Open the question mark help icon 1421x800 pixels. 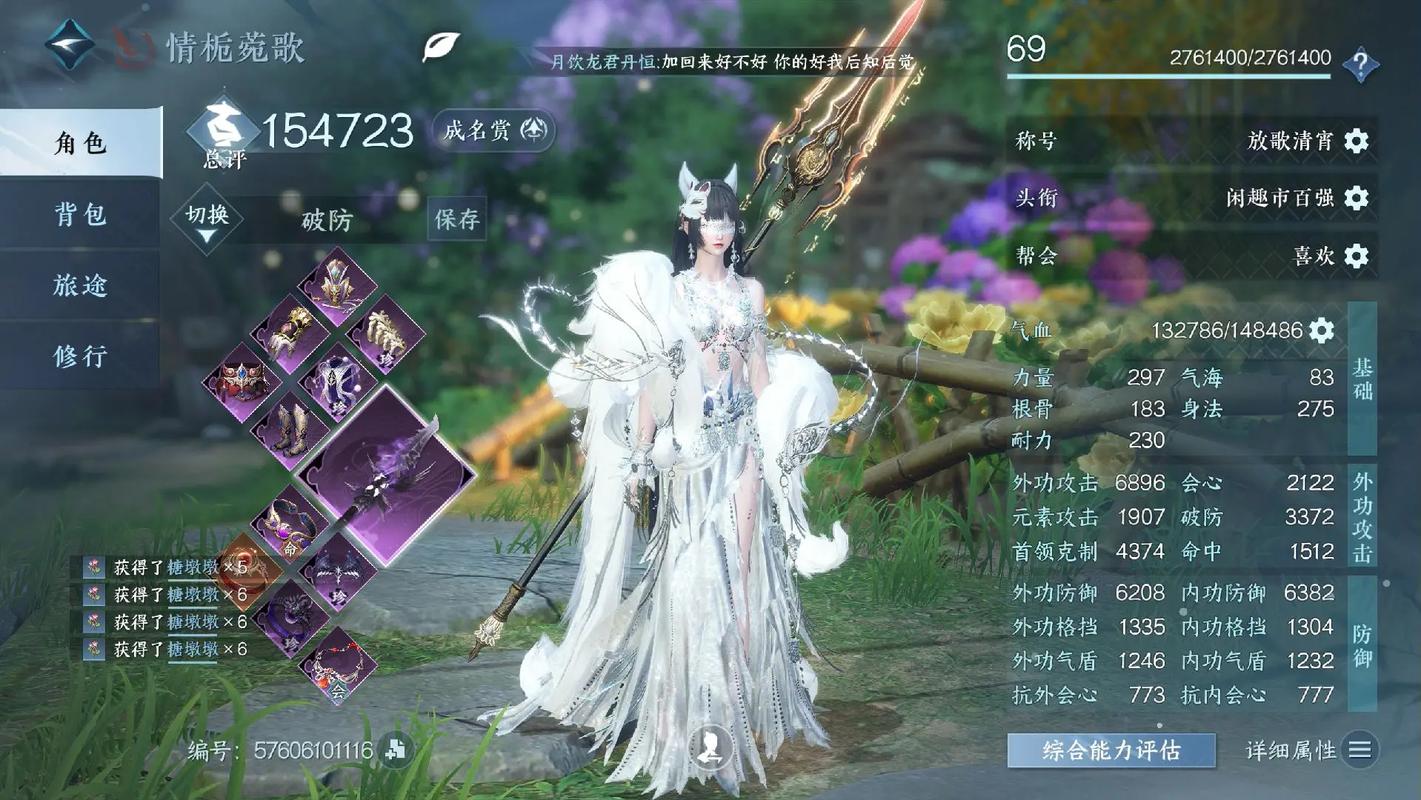coord(1360,65)
